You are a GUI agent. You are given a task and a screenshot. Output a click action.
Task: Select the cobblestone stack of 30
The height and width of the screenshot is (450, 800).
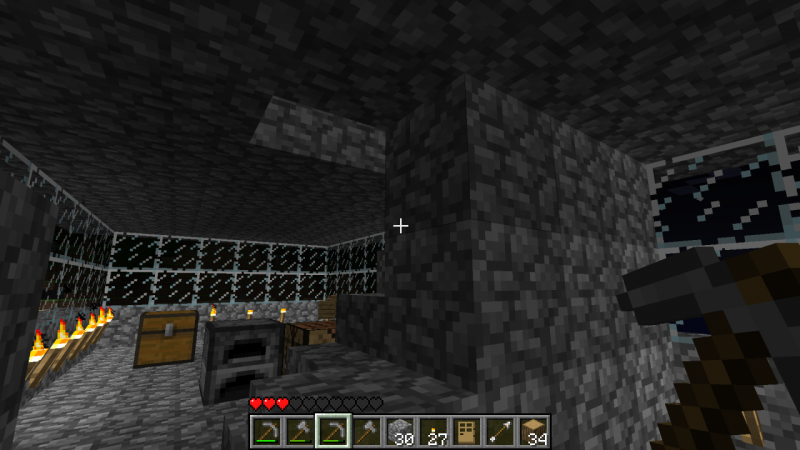coord(400,430)
